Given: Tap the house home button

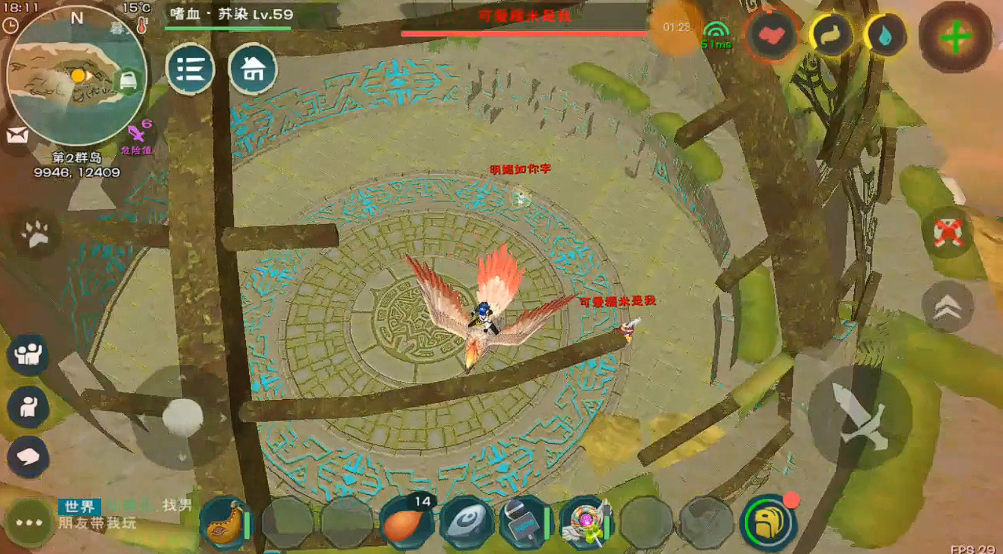Looking at the screenshot, I should pos(254,69).
